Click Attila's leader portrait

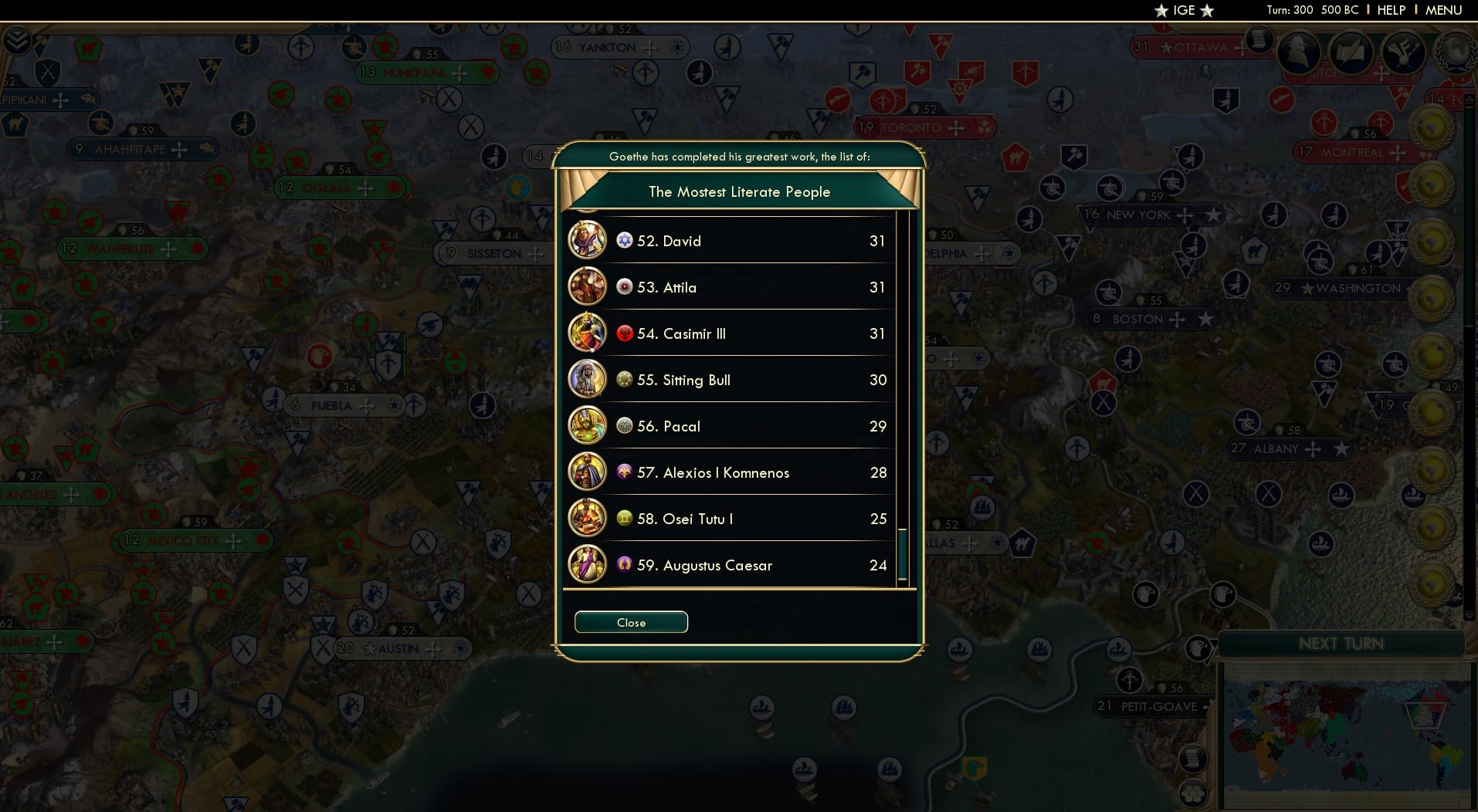[588, 286]
